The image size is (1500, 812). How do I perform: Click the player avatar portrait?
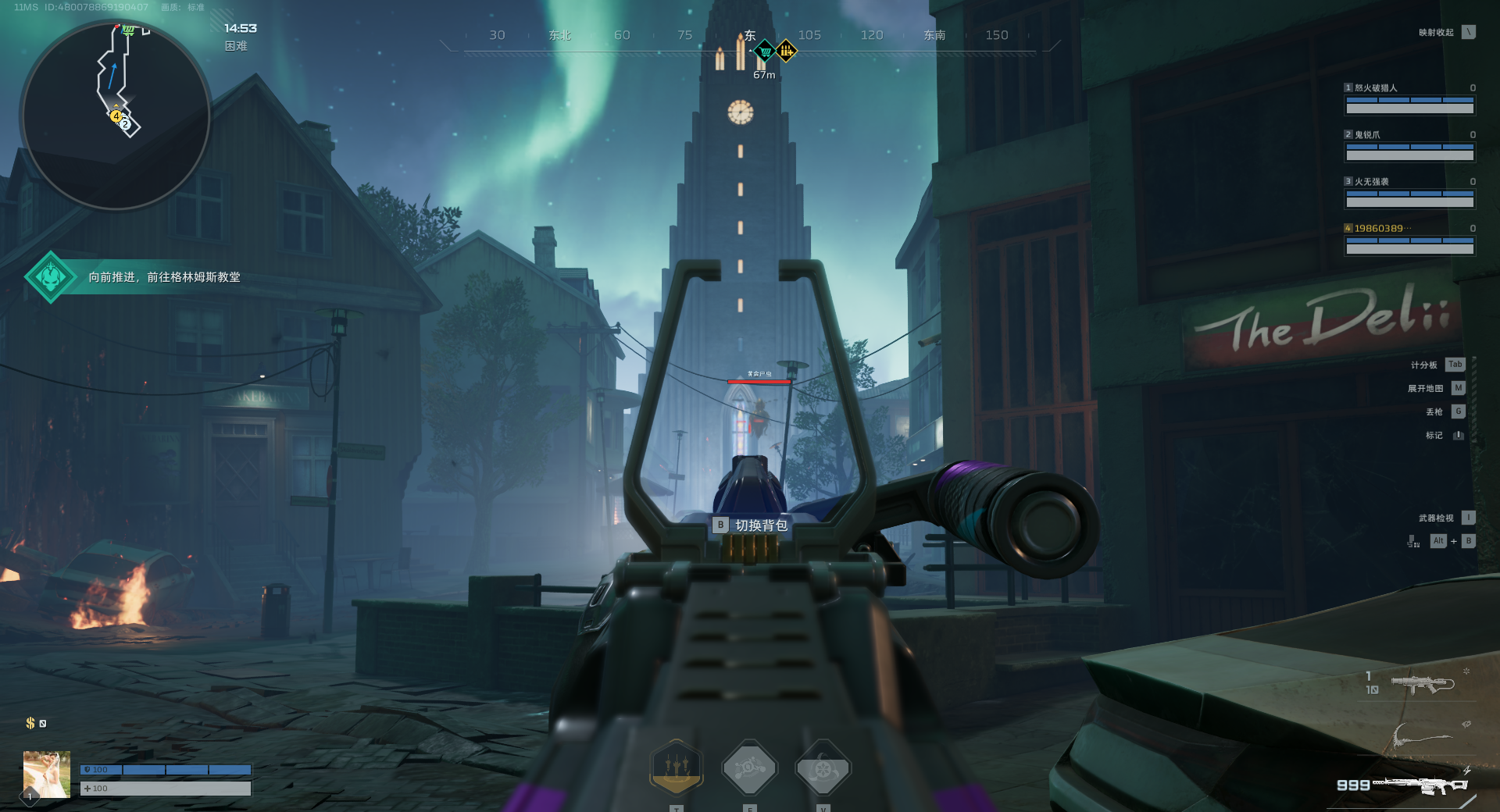pos(47,774)
